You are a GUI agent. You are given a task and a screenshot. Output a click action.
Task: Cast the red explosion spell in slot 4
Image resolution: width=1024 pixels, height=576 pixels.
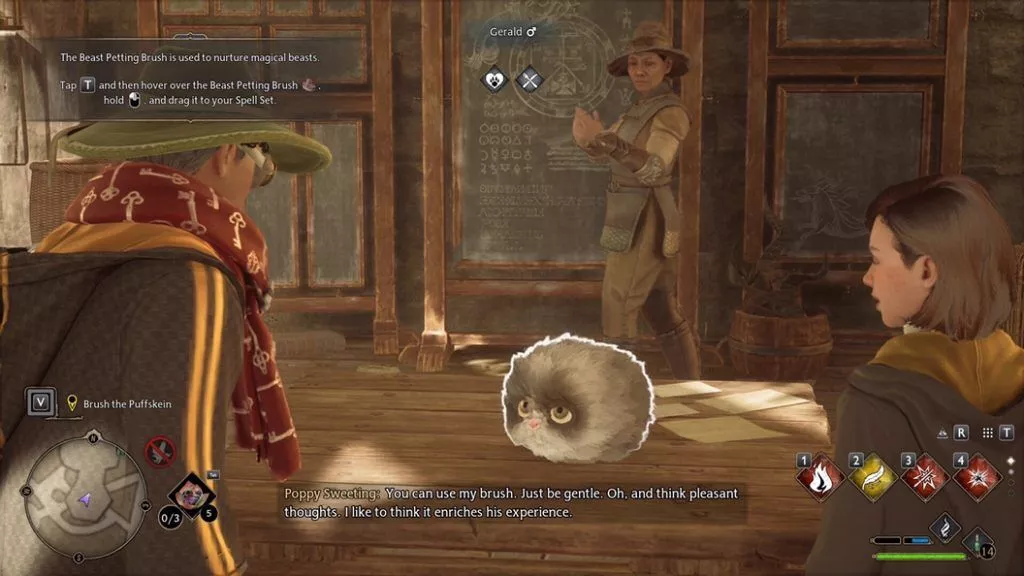[978, 477]
